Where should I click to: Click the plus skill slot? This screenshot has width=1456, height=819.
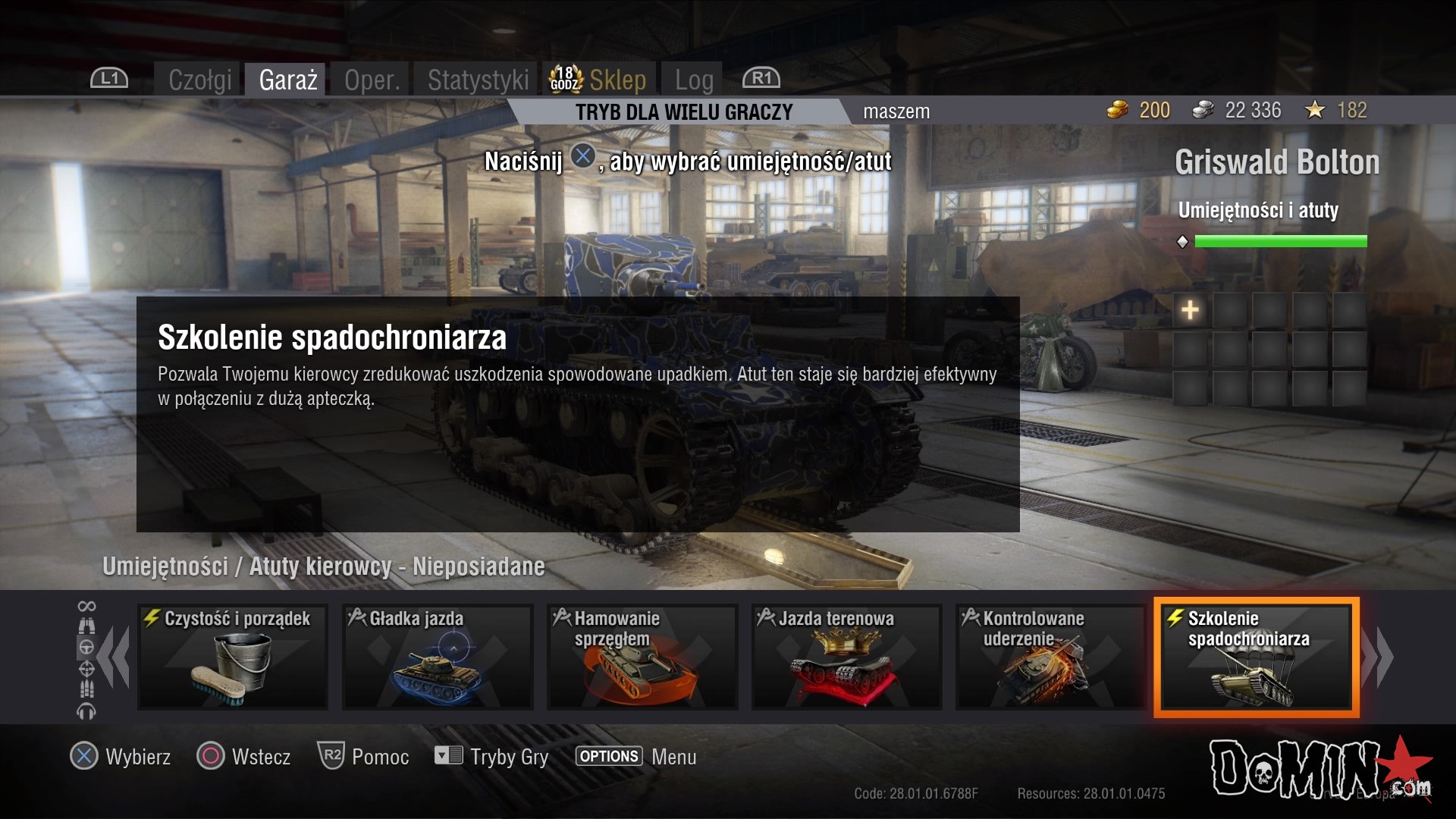pyautogui.click(x=1190, y=309)
